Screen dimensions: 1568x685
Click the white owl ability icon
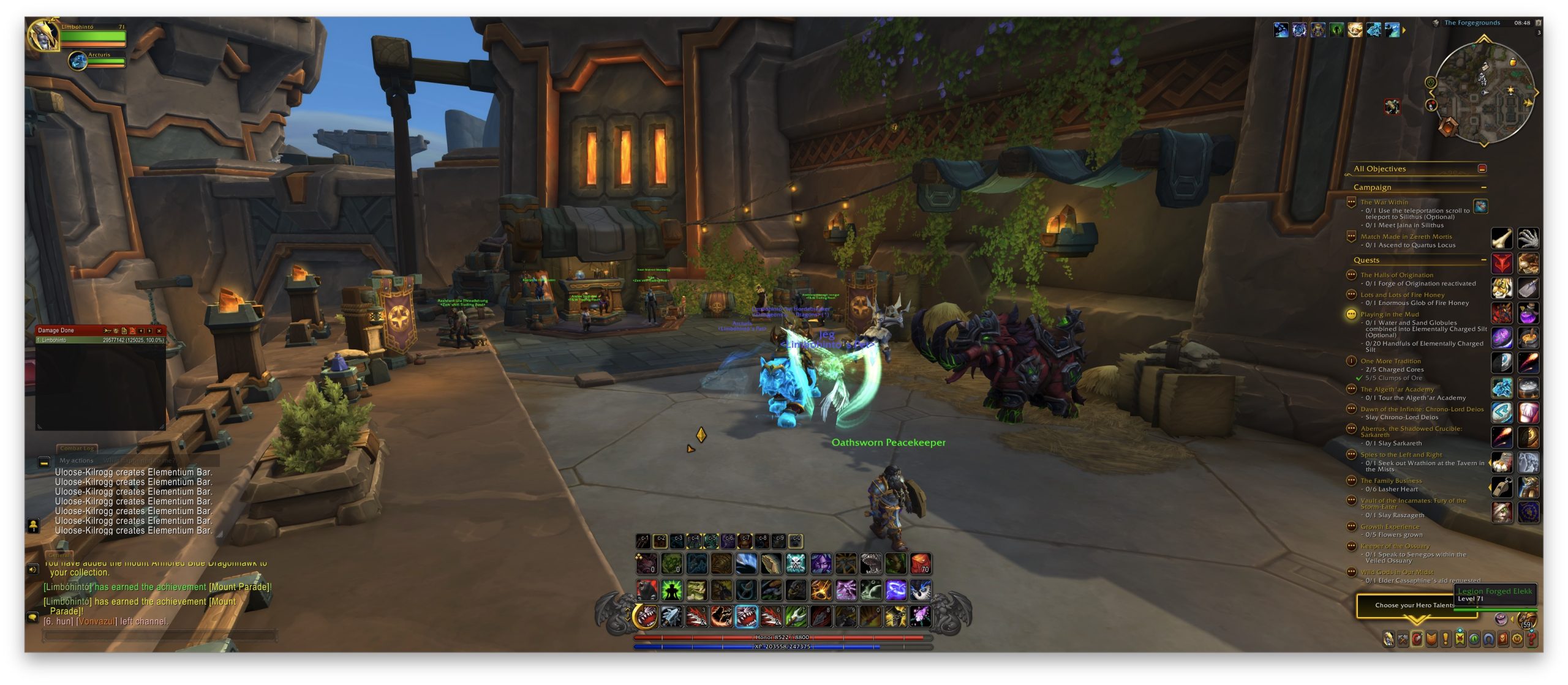click(x=921, y=591)
